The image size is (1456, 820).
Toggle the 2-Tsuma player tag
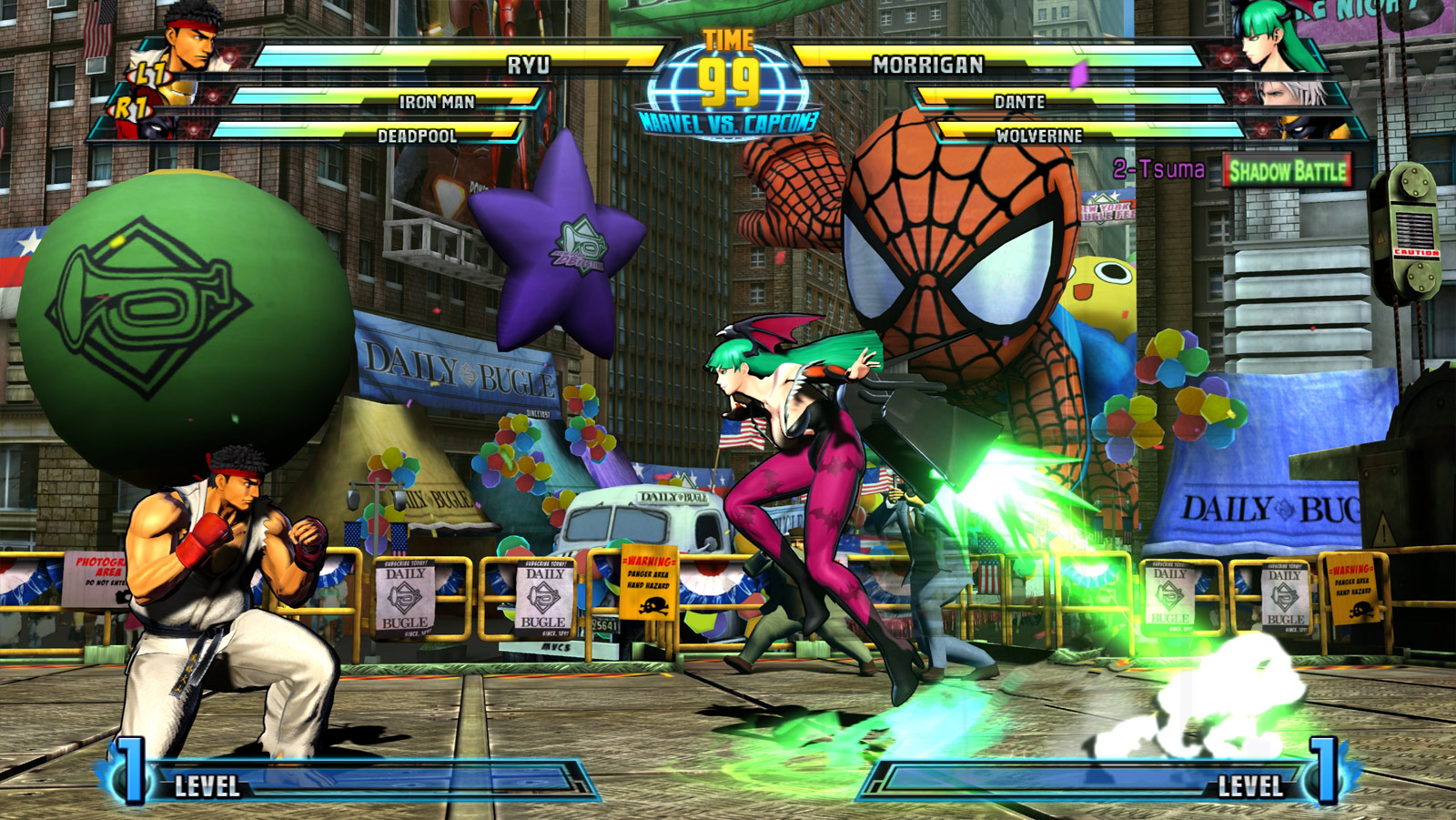[x=1158, y=167]
